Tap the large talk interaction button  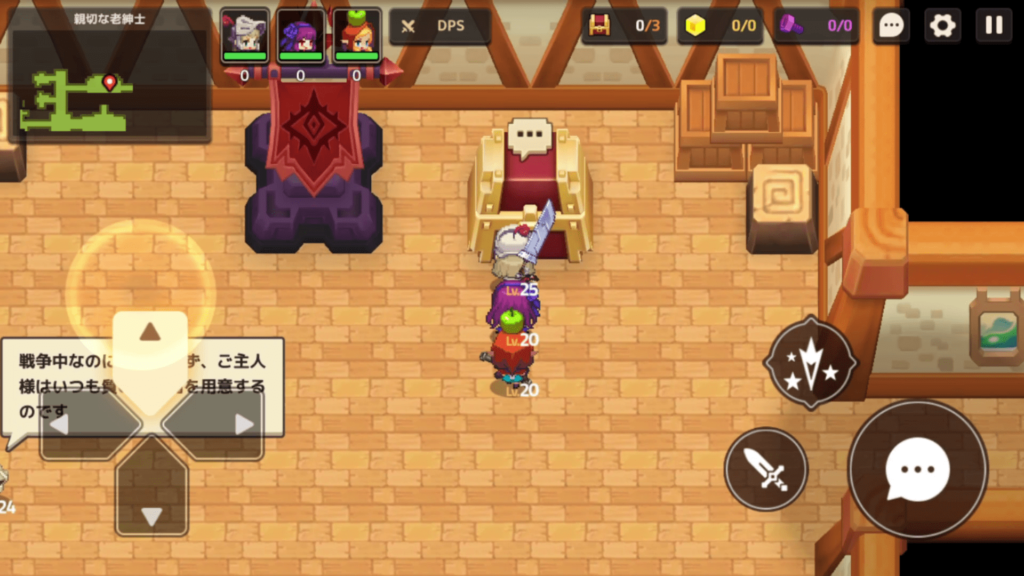coord(917,469)
